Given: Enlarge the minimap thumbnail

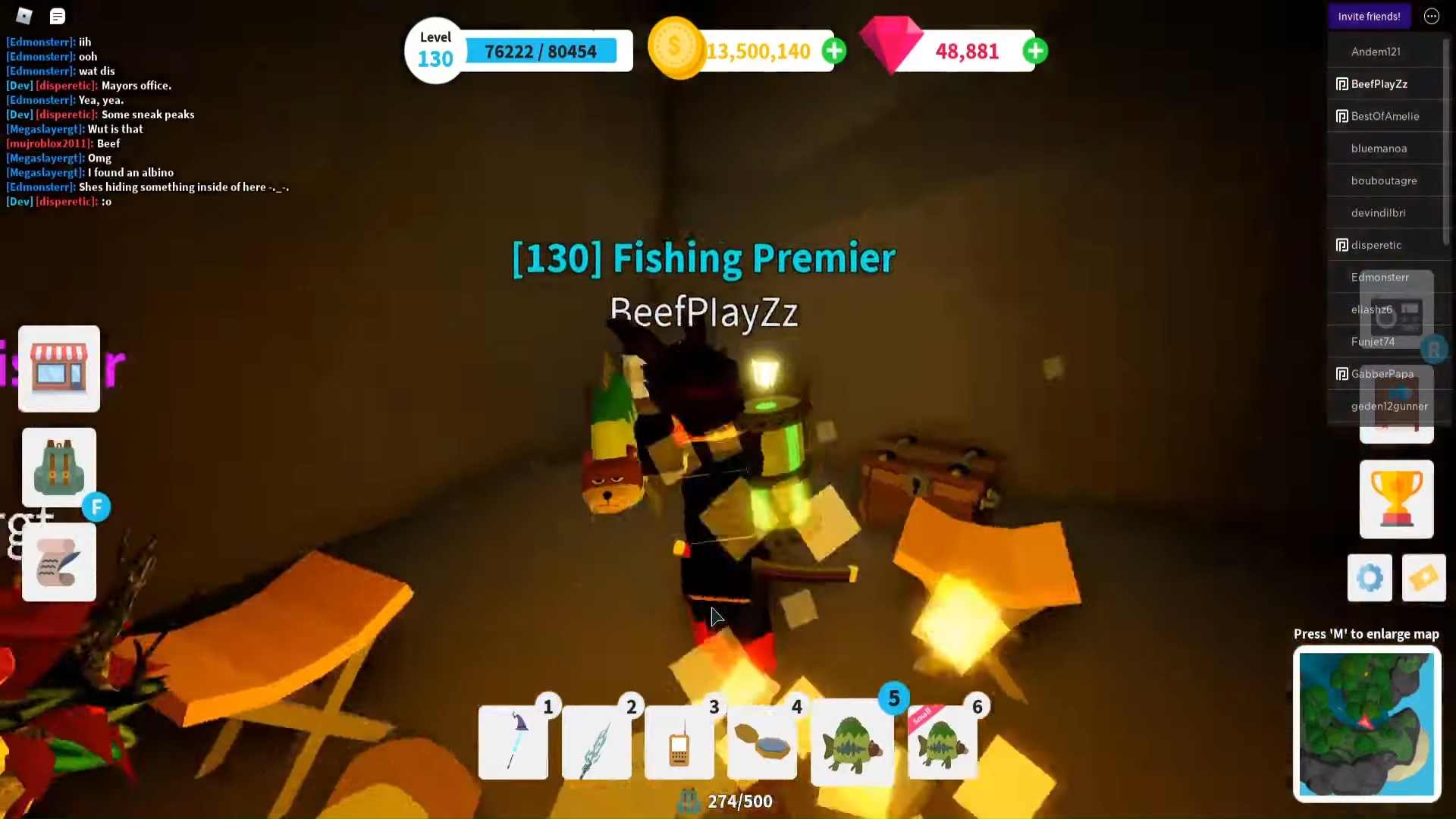Looking at the screenshot, I should 1367,724.
